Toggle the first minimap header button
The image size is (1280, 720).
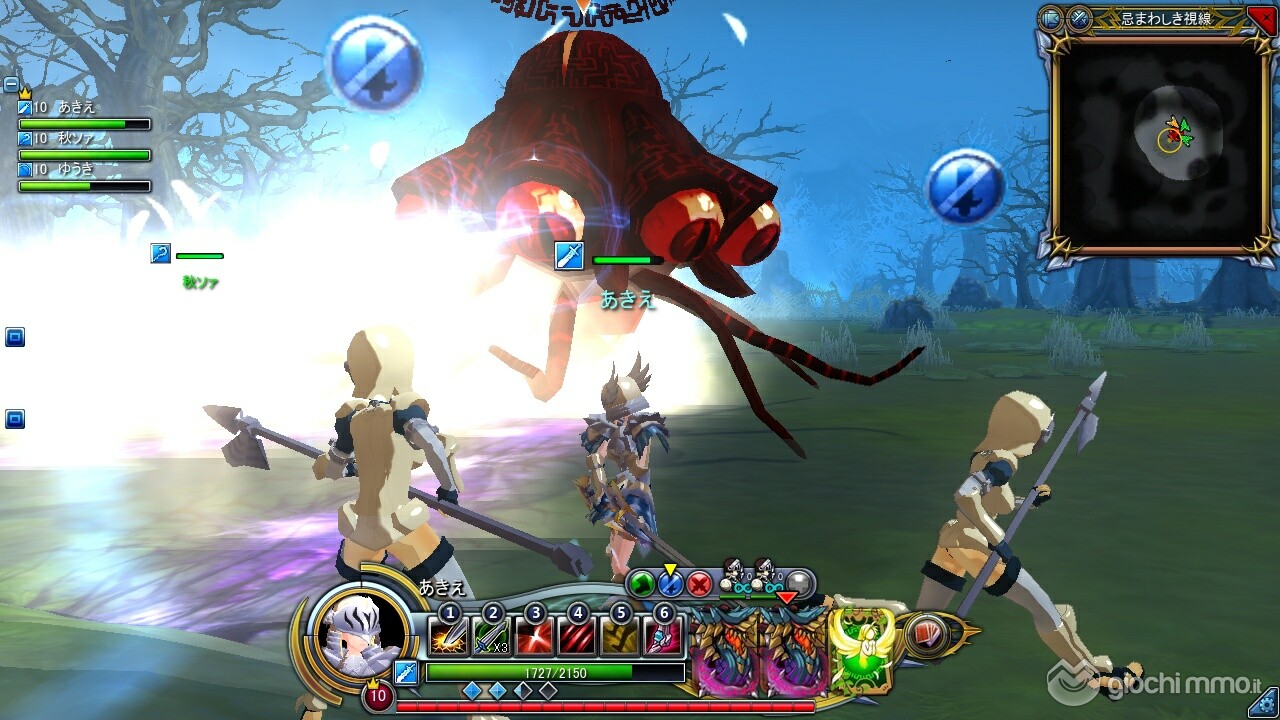[1051, 18]
